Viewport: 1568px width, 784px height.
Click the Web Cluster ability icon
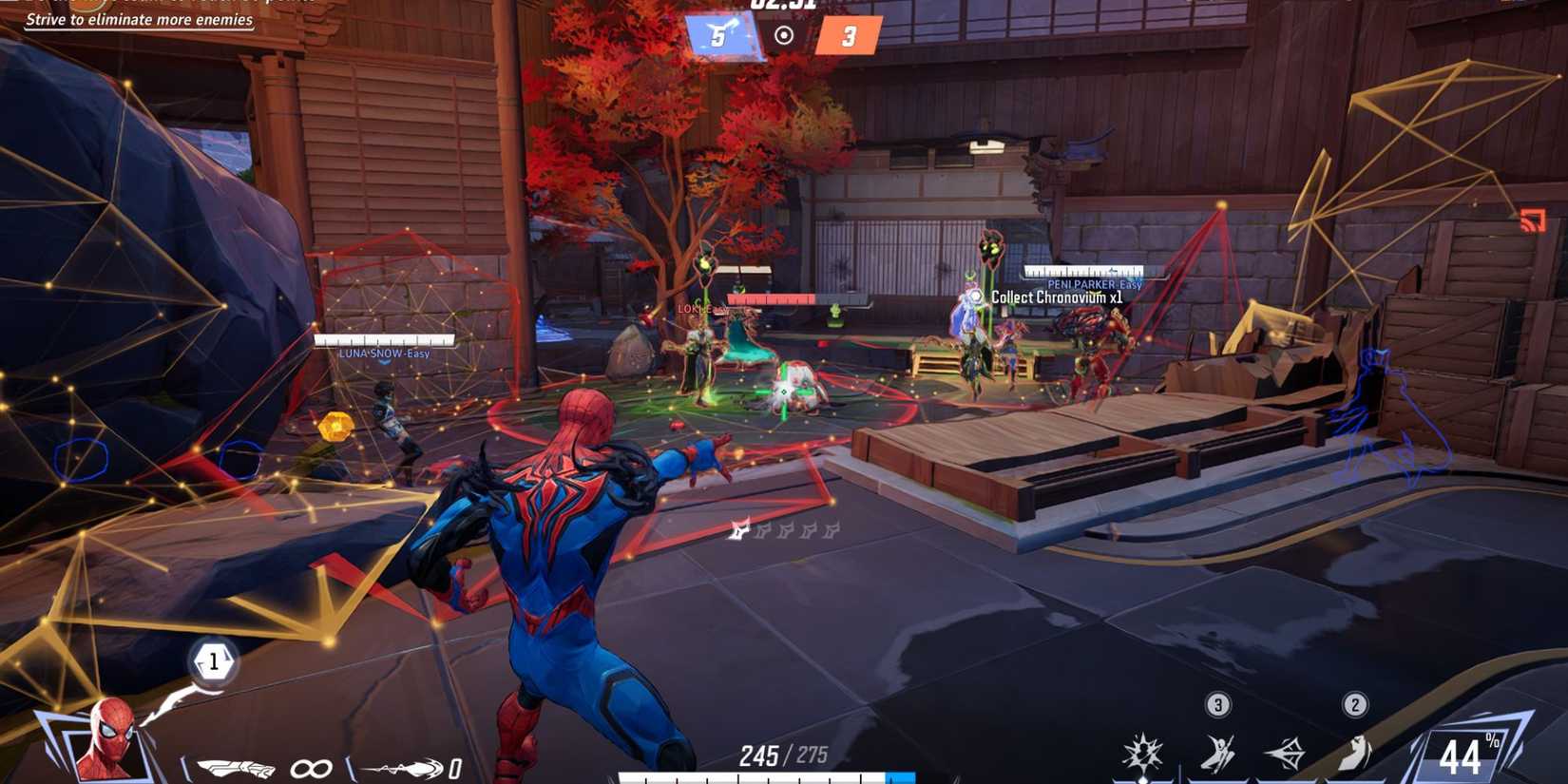tap(1286, 751)
